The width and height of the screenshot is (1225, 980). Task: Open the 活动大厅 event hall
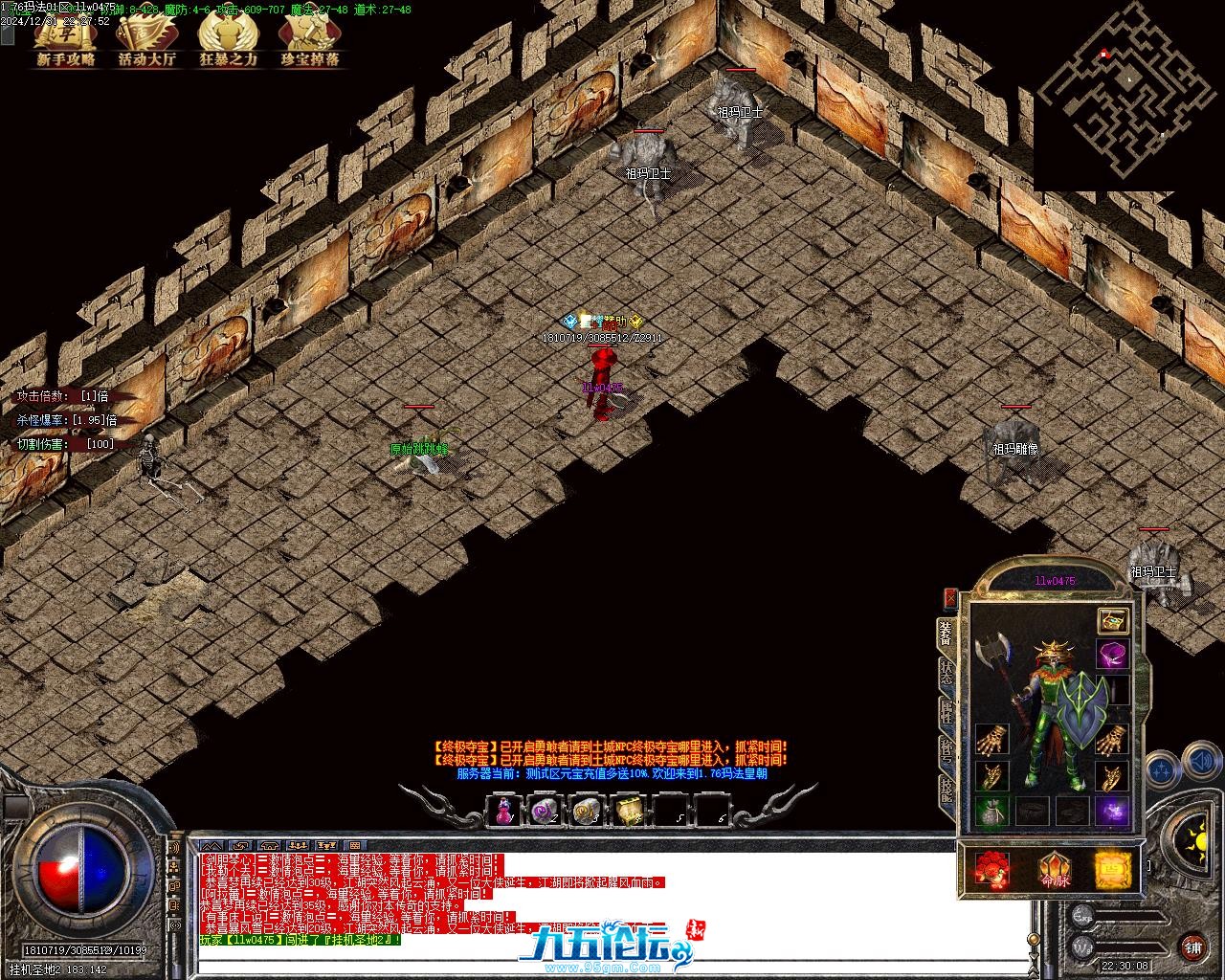(x=146, y=41)
